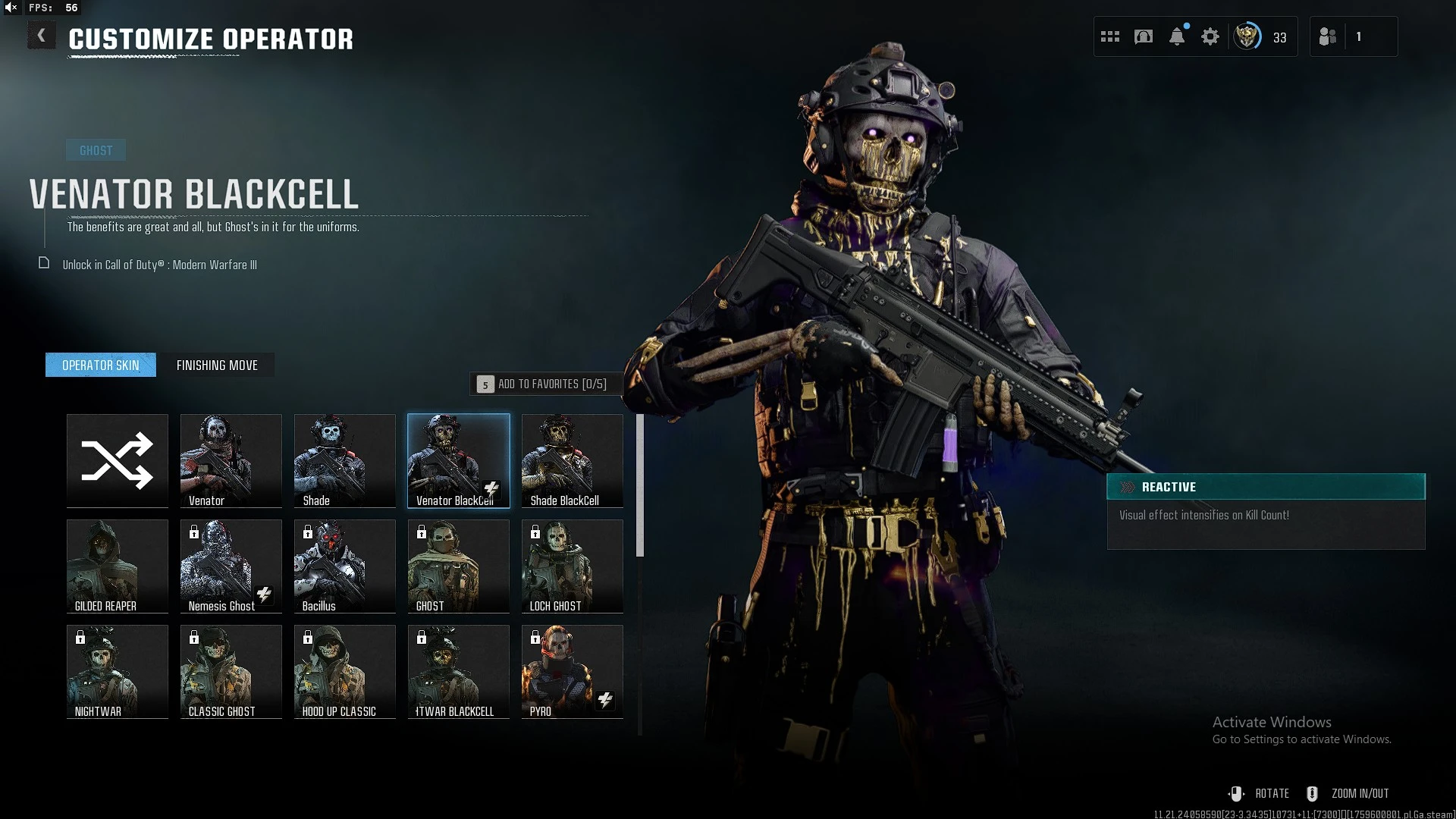The image size is (1456, 819).
Task: Go back using the arrow button
Action: pyautogui.click(x=42, y=36)
